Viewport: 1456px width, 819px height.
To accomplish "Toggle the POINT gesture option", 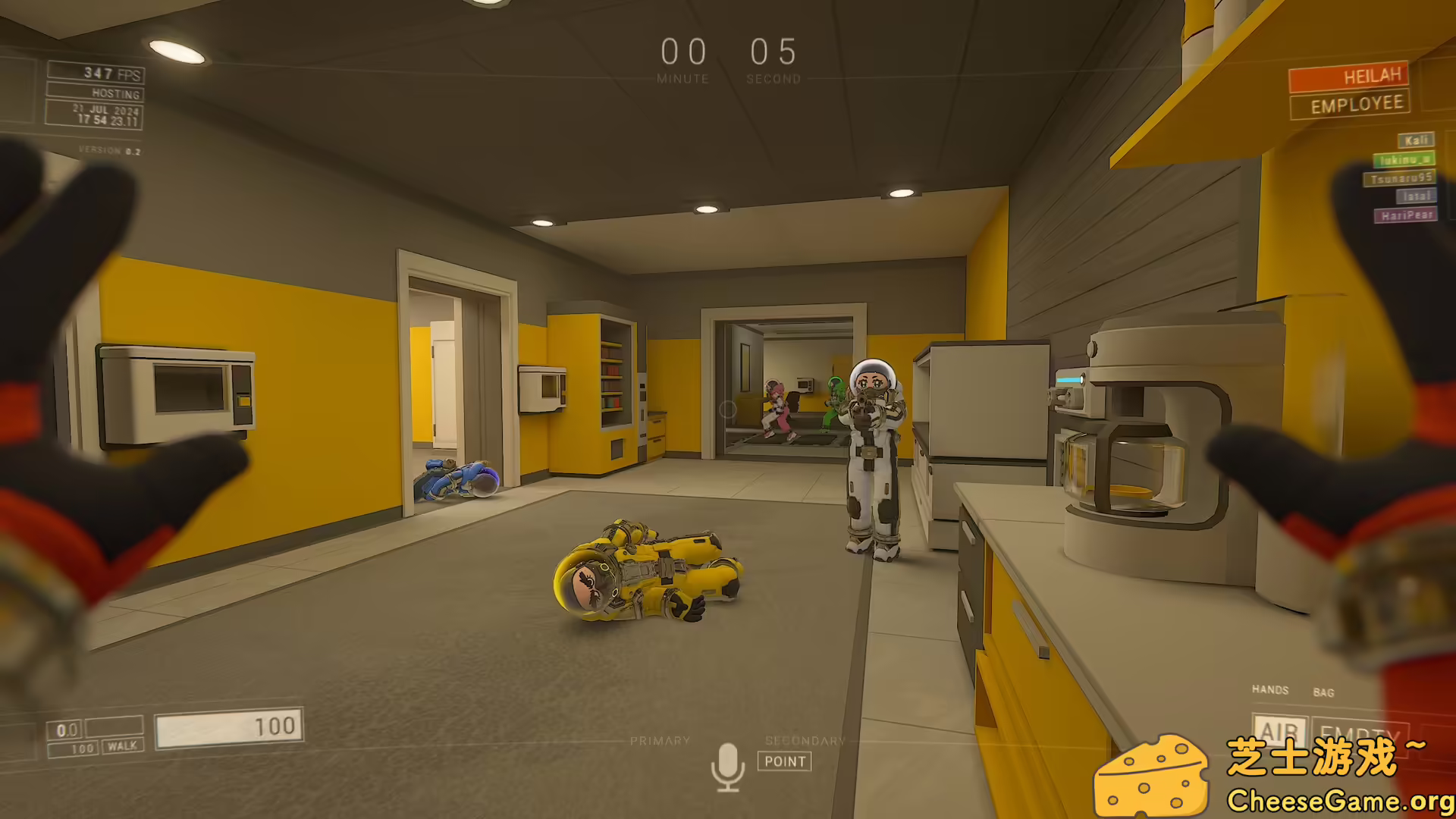I will tap(786, 762).
